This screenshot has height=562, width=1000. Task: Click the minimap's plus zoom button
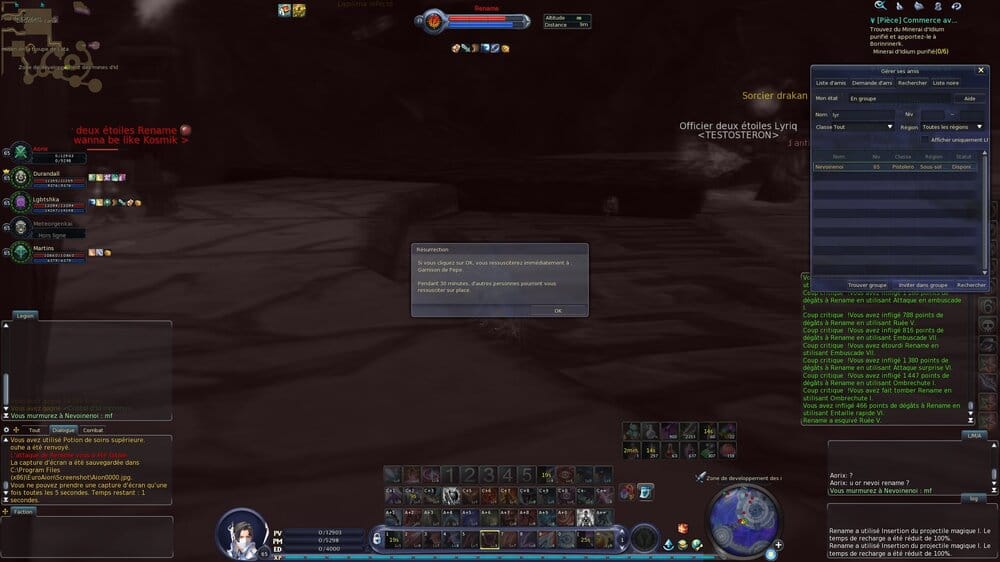[779, 545]
